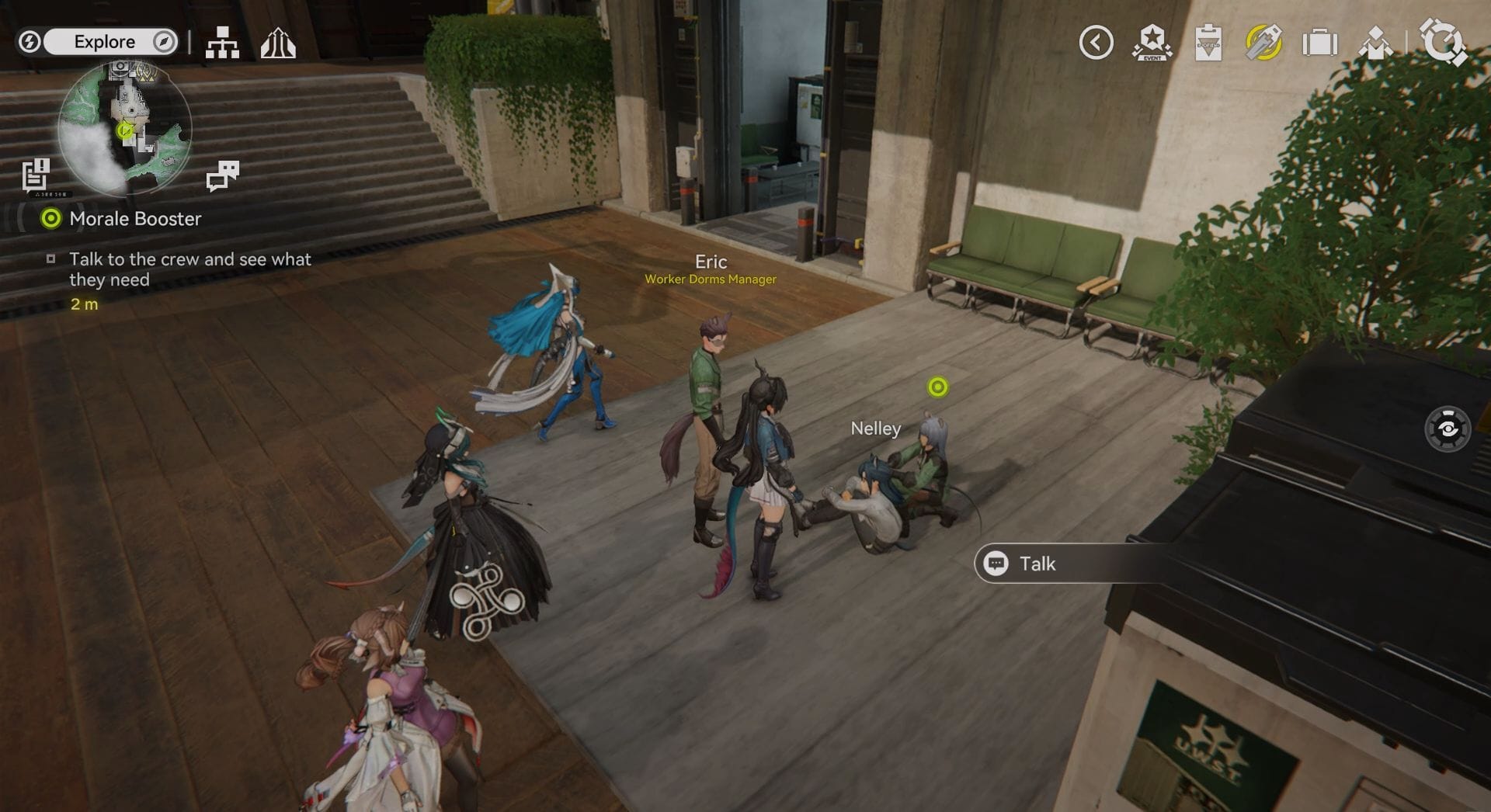Screen dimensions: 1491x812
Task: Open the three-arrows tower icon
Action: point(277,43)
